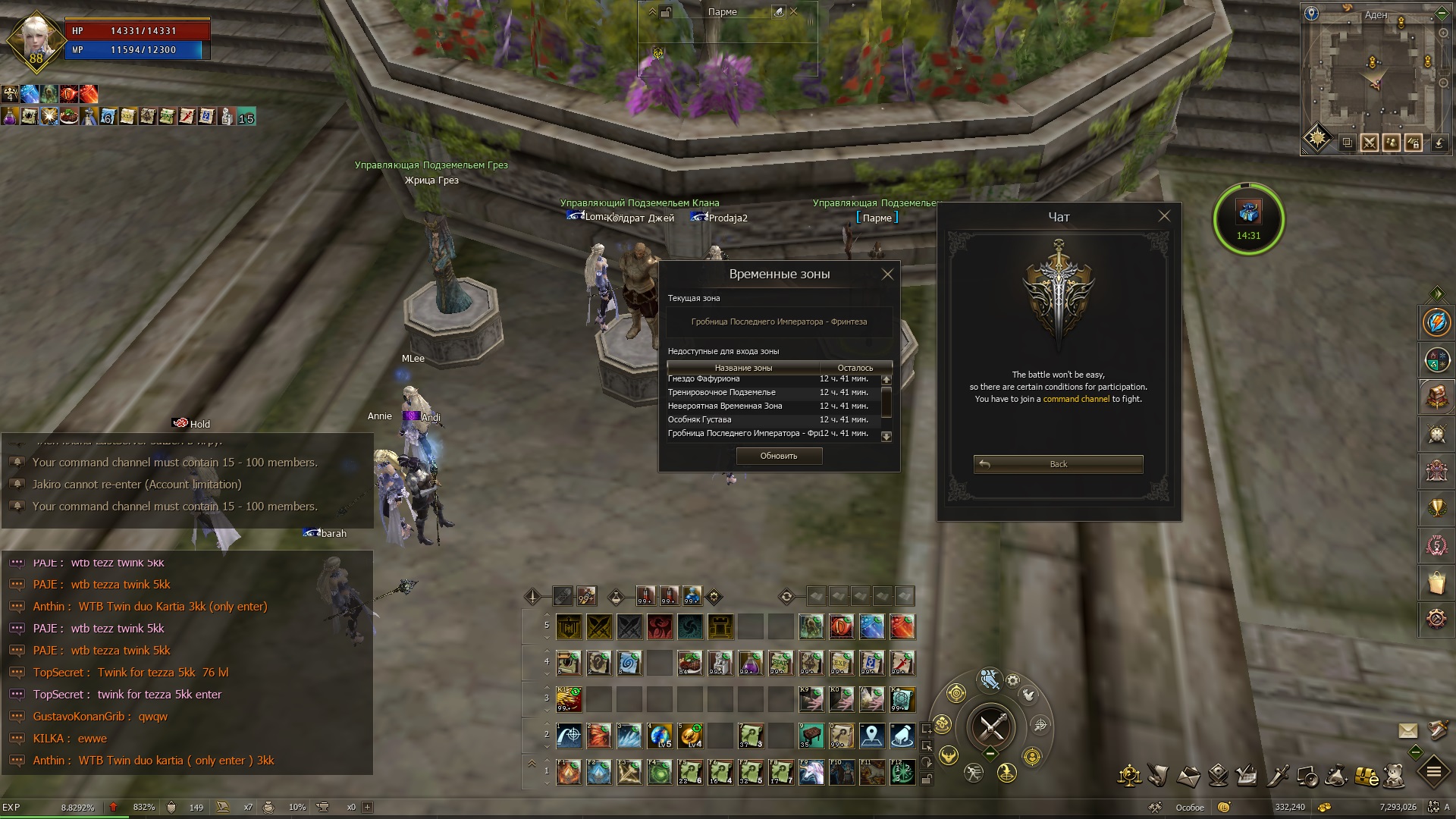The width and height of the screenshot is (1456, 819).
Task: Use the purple potion hotbar slot
Action: (x=751, y=663)
